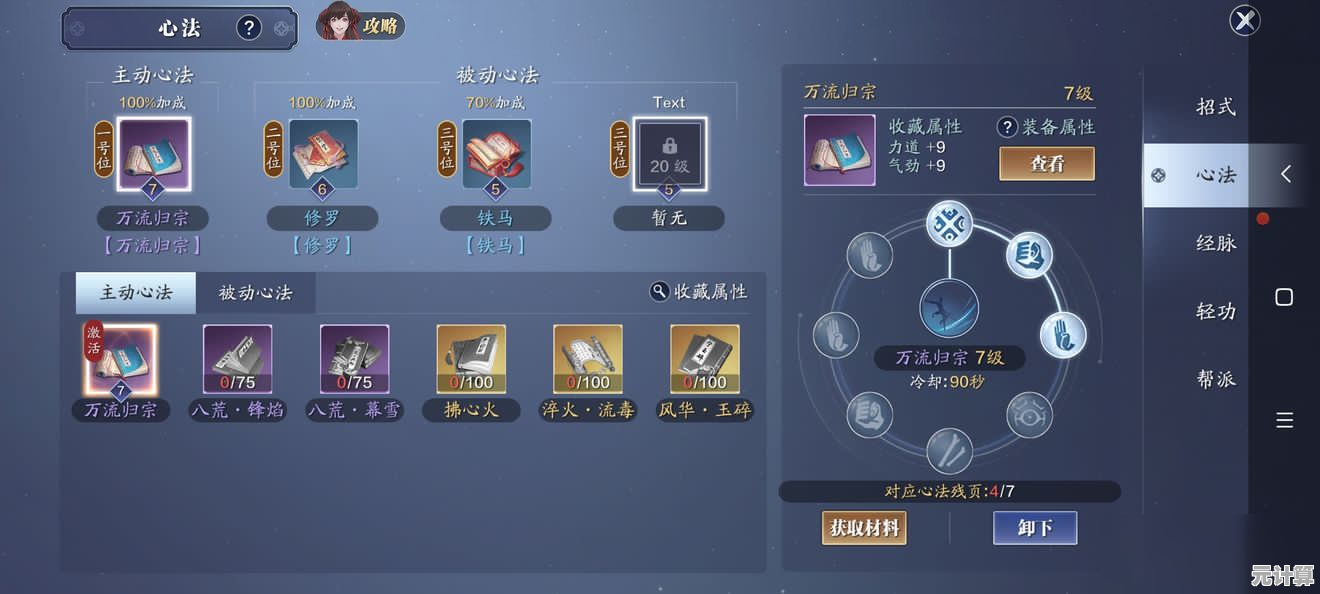The height and width of the screenshot is (594, 1320).
Task: Close the 心法 screen
Action: click(1244, 20)
